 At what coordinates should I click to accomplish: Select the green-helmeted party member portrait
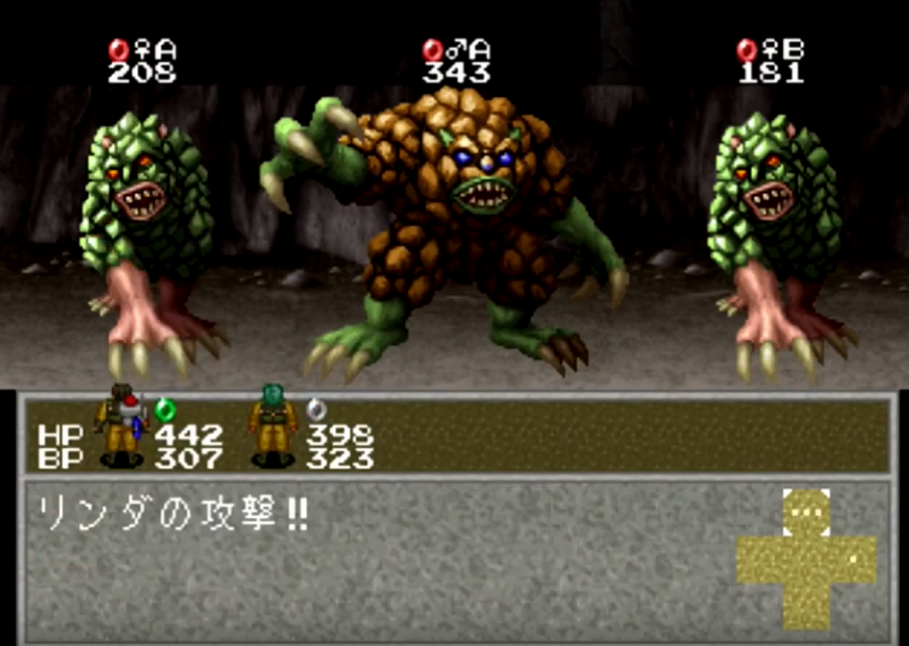coord(272,427)
